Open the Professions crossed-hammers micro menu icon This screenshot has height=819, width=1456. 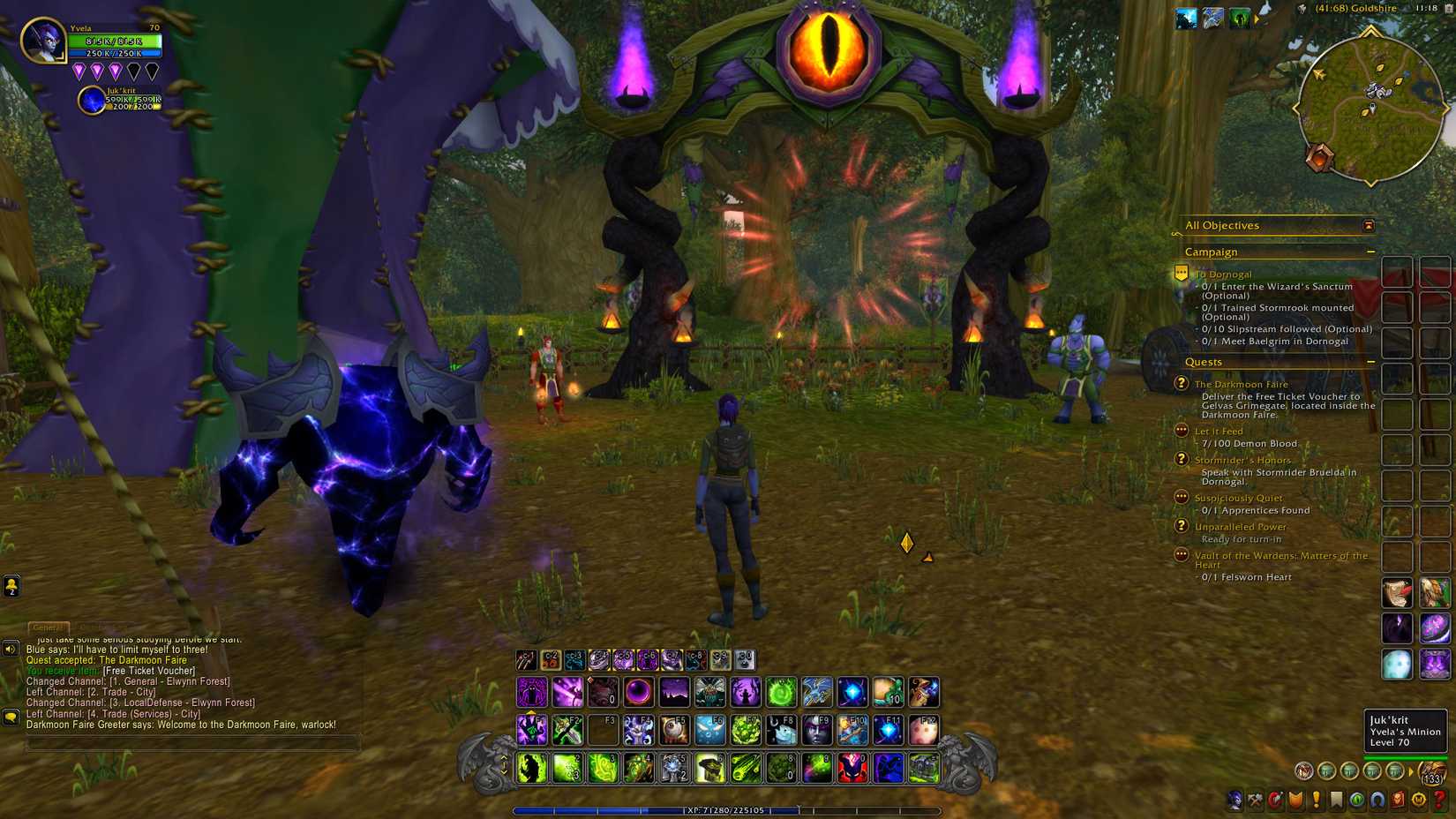pos(1255,800)
